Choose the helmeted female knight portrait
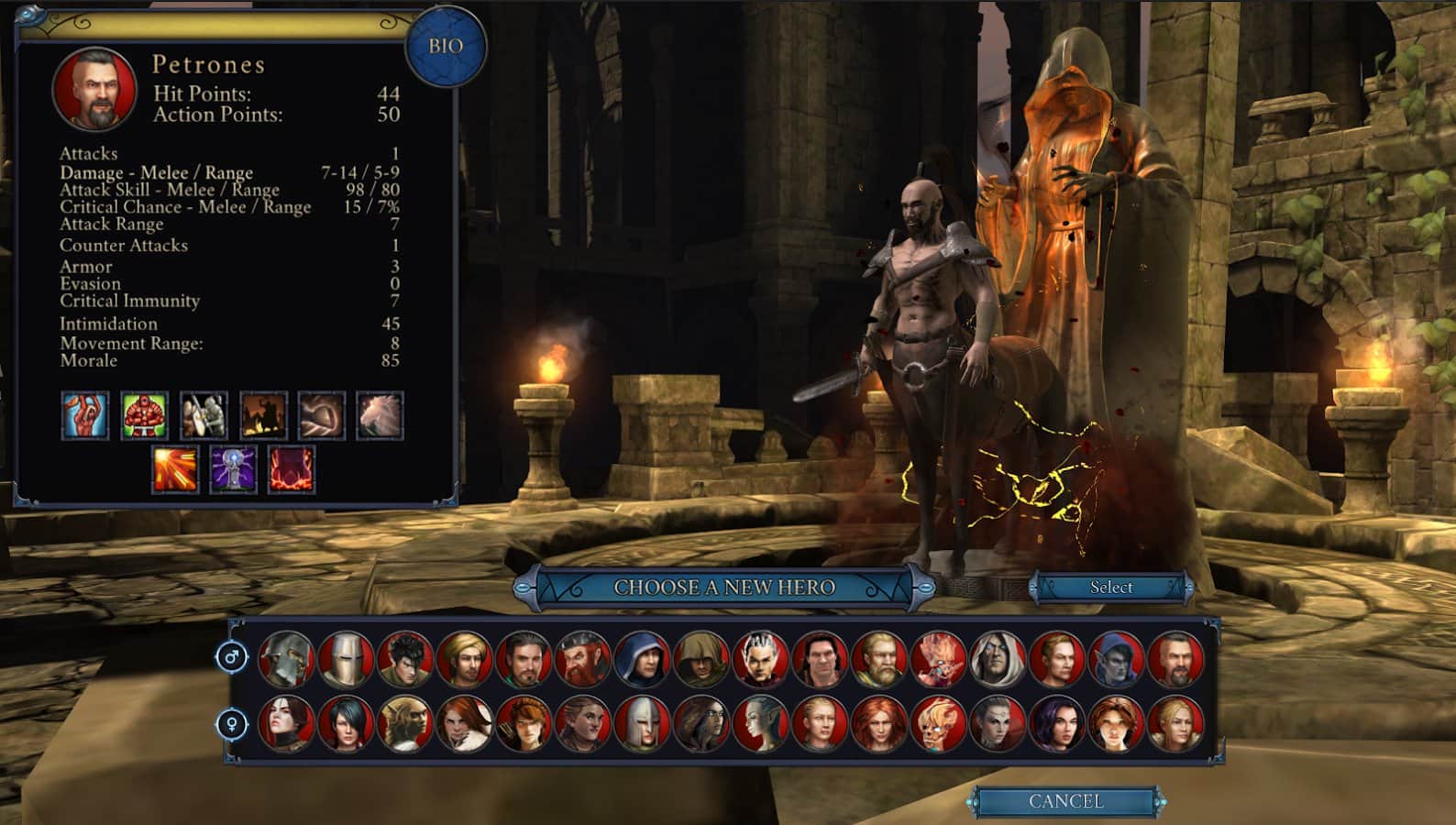1456x825 pixels. [x=643, y=724]
